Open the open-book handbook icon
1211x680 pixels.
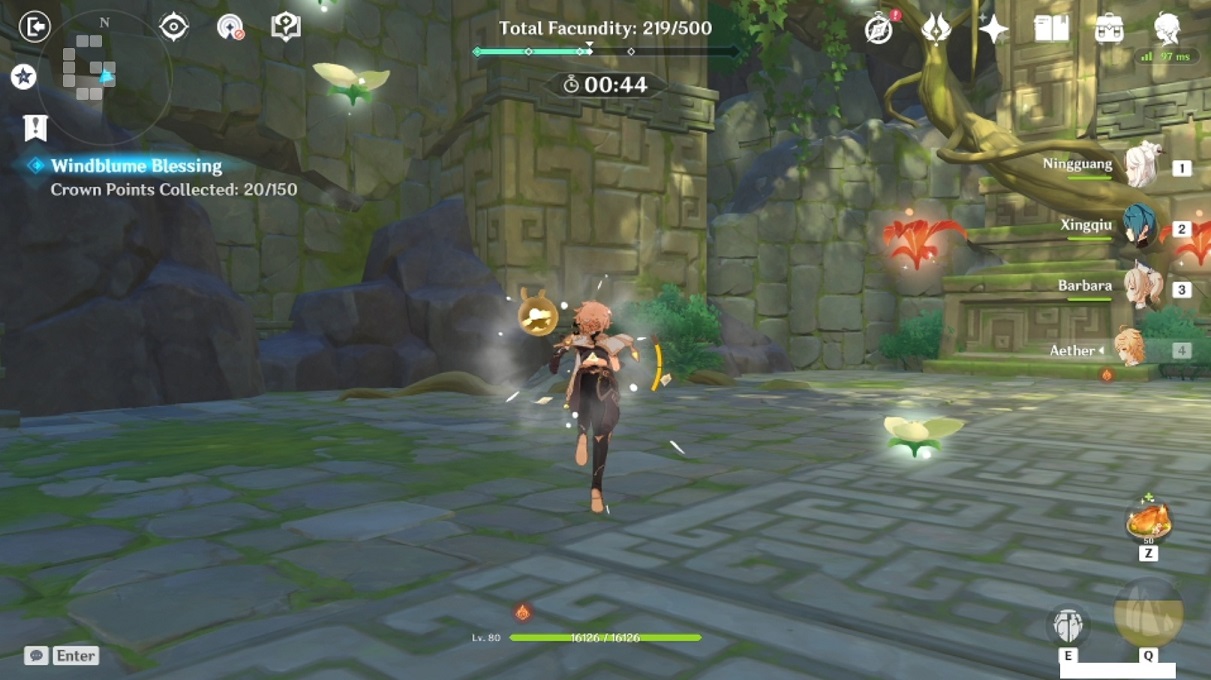[1051, 28]
